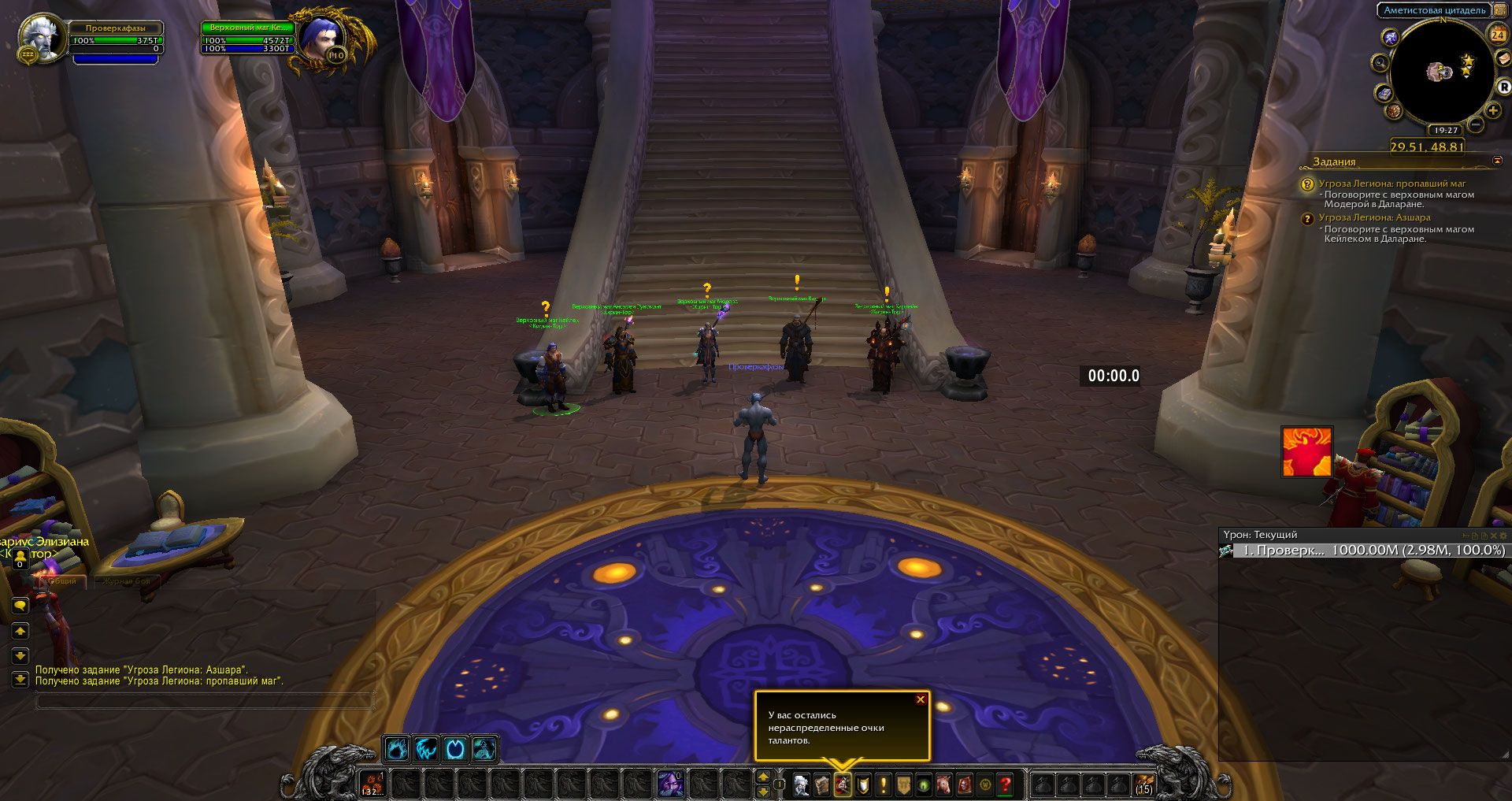This screenshot has height=801, width=1512.
Task: Select quest Угроза Легиона: Азшара in tracker
Action: pos(1374,217)
